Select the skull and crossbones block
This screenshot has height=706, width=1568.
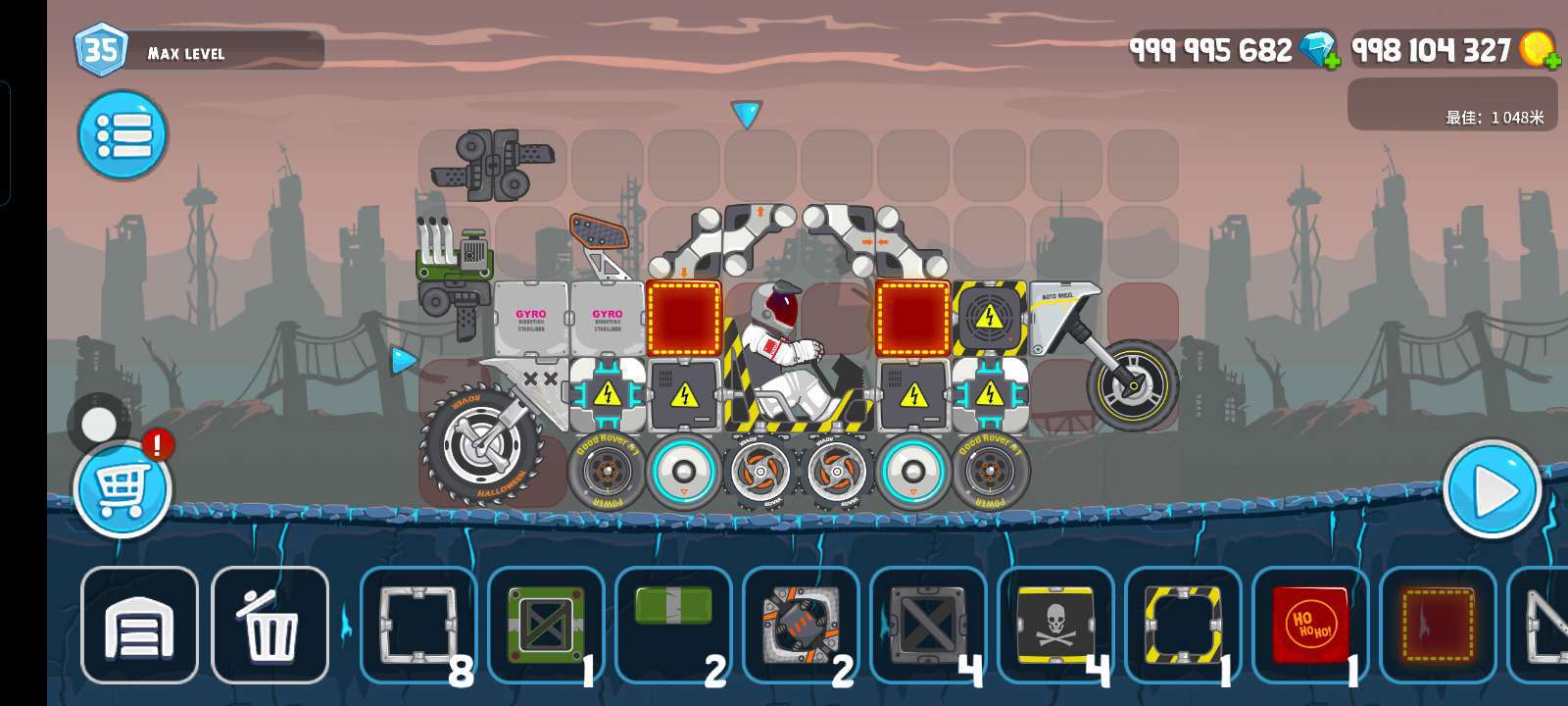tap(1055, 625)
